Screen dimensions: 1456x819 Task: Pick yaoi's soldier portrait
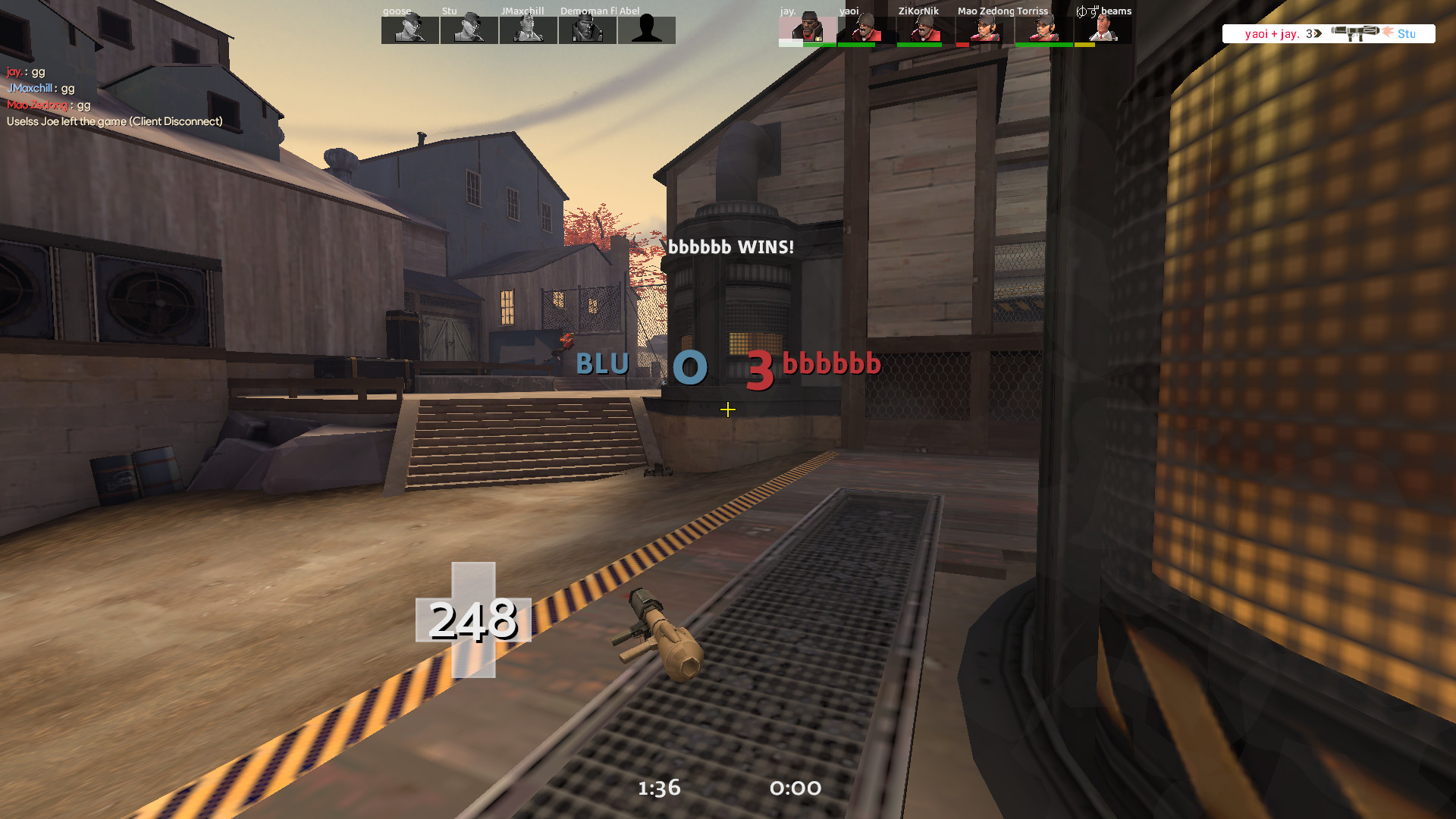(867, 30)
